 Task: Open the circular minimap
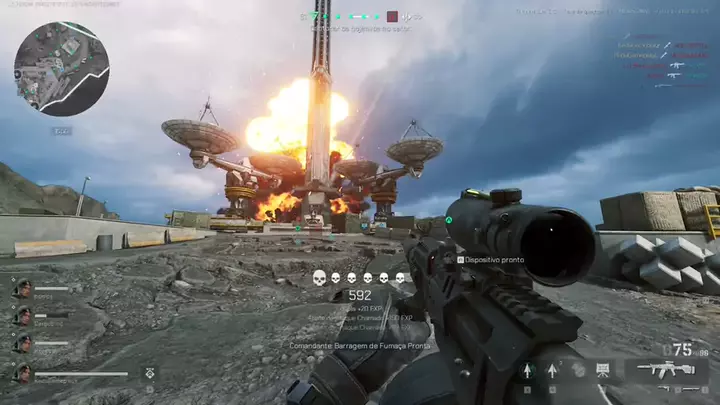coord(61,69)
